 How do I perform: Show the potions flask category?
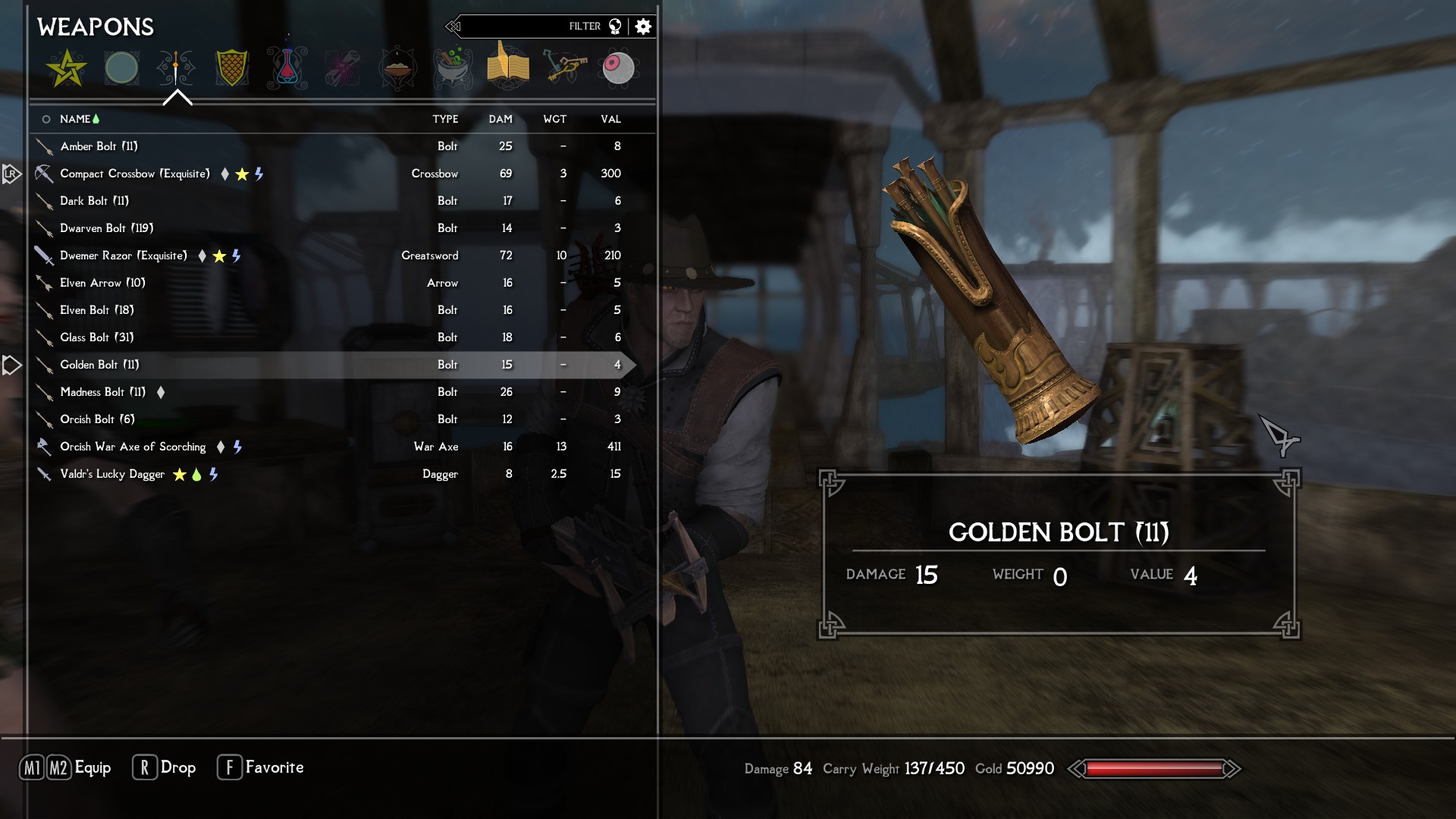coord(287,68)
